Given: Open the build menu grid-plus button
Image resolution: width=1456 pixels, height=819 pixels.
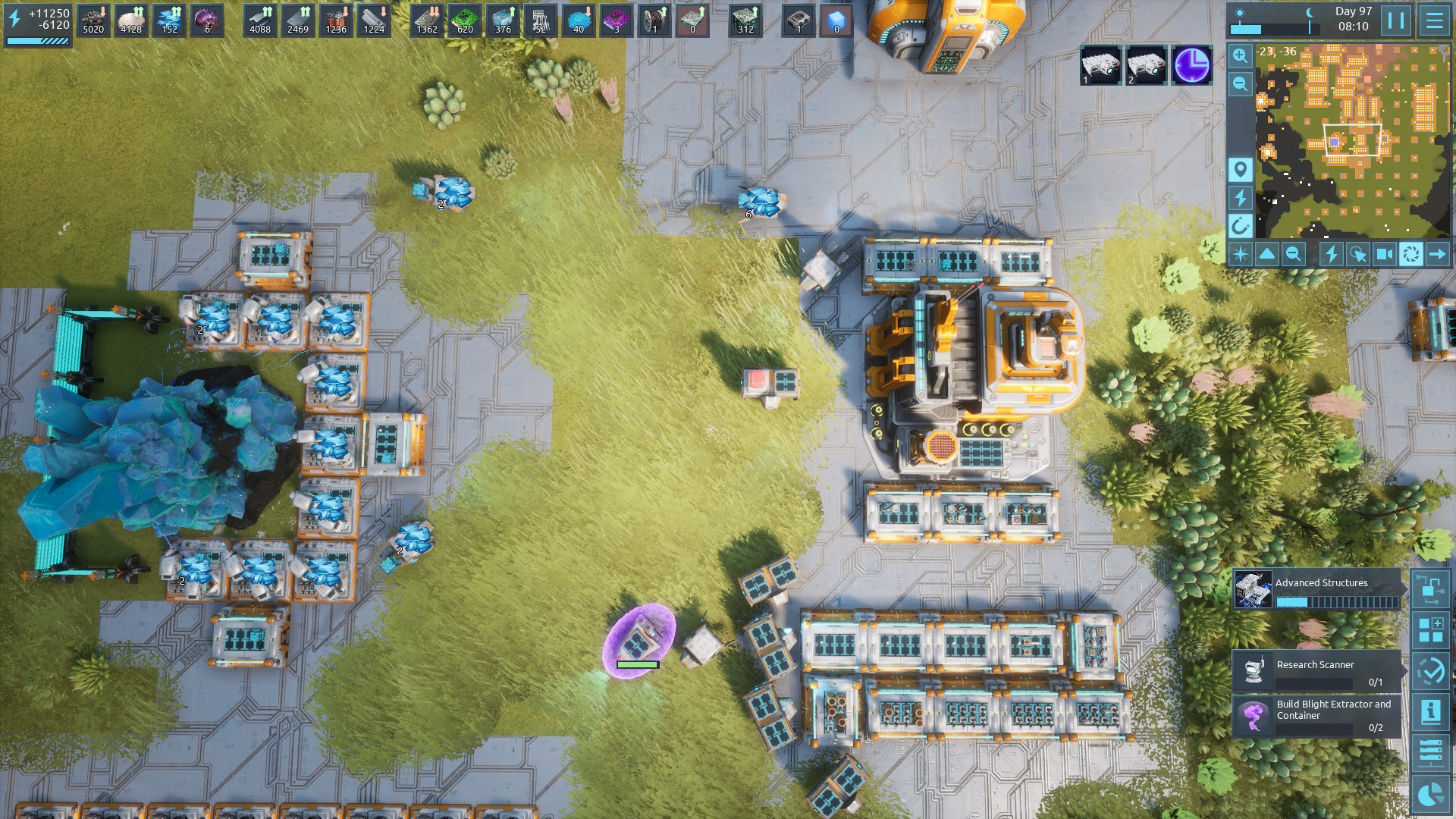Looking at the screenshot, I should click(1431, 629).
